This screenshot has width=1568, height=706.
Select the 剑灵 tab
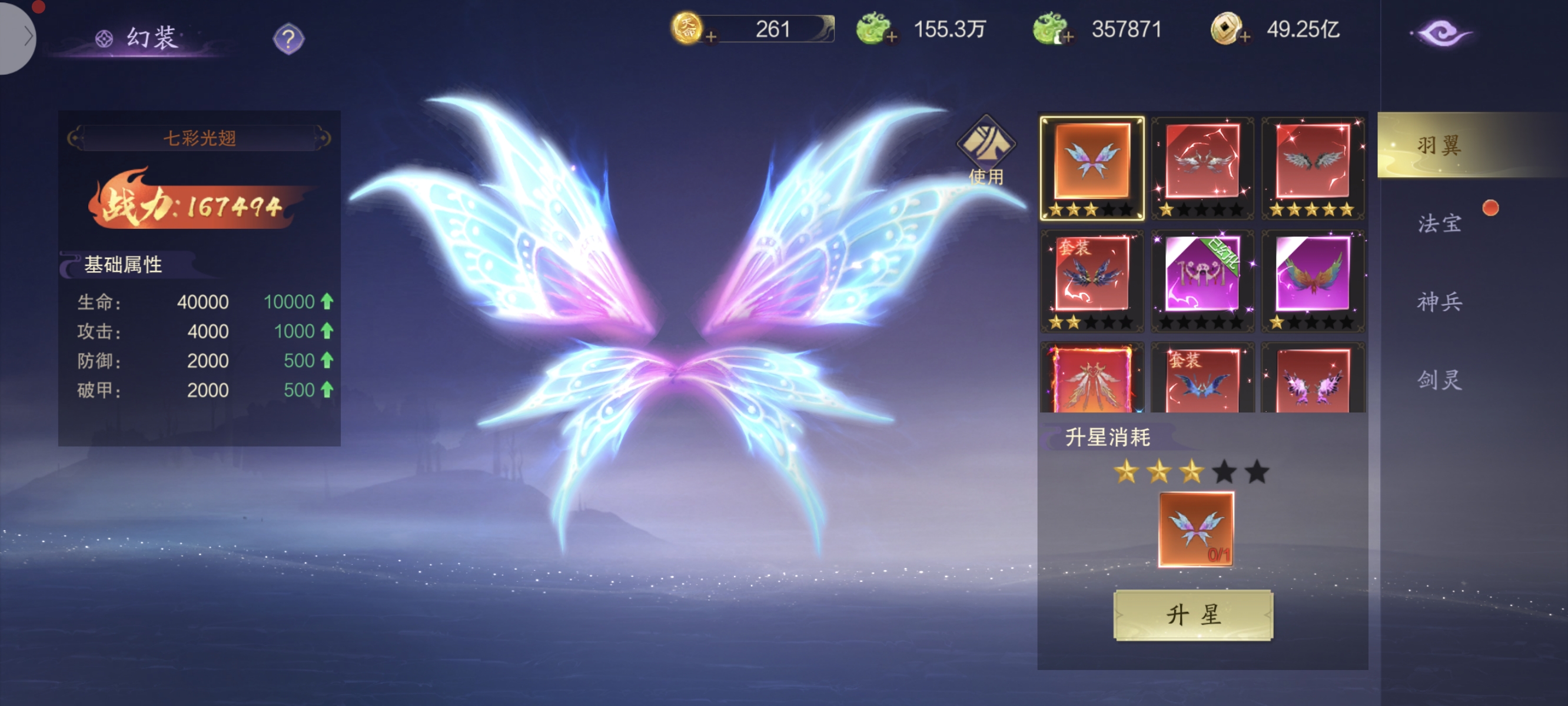pos(1439,380)
